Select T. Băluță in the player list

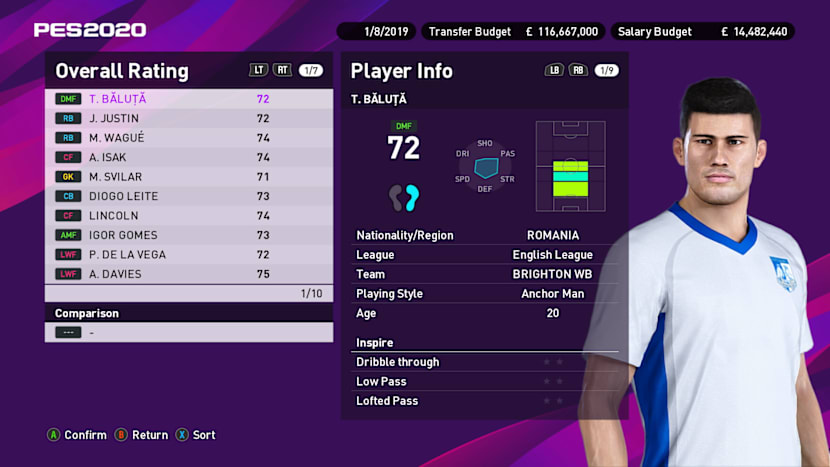(189, 99)
